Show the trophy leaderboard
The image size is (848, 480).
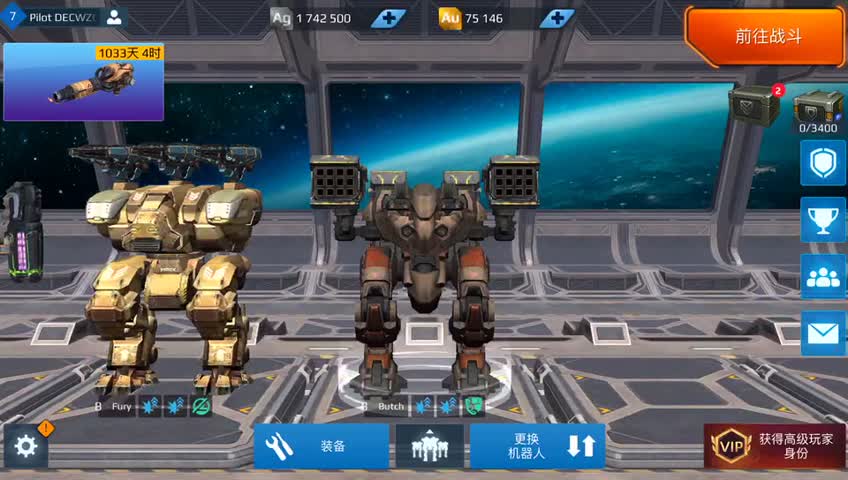point(823,219)
